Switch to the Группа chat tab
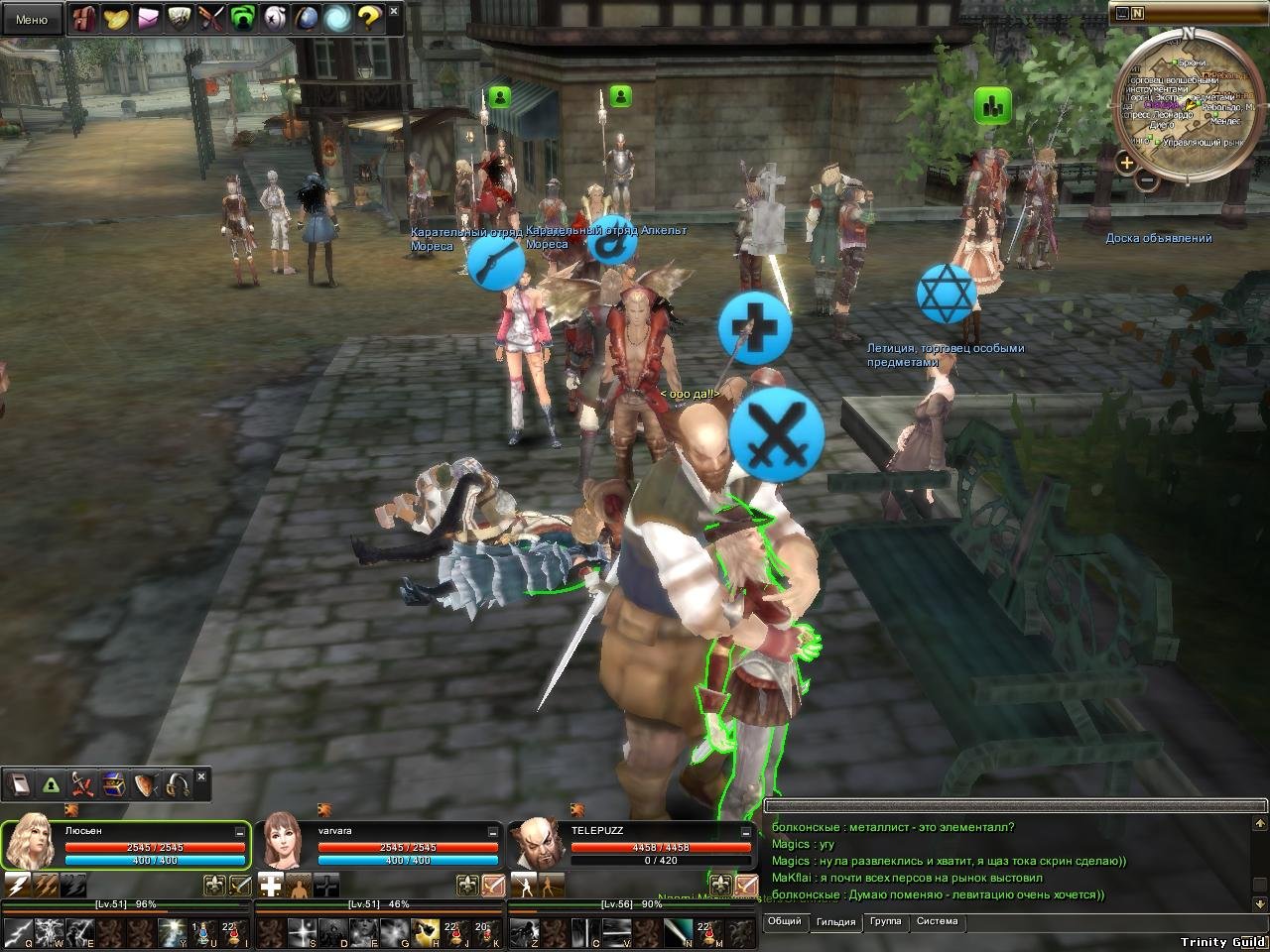This screenshot has height=952, width=1270. pos(885,921)
